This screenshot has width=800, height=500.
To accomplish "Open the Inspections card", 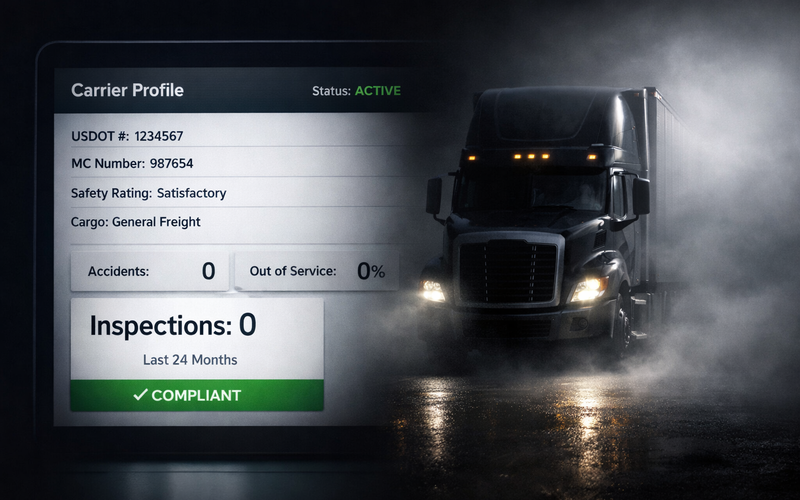I will (x=197, y=338).
